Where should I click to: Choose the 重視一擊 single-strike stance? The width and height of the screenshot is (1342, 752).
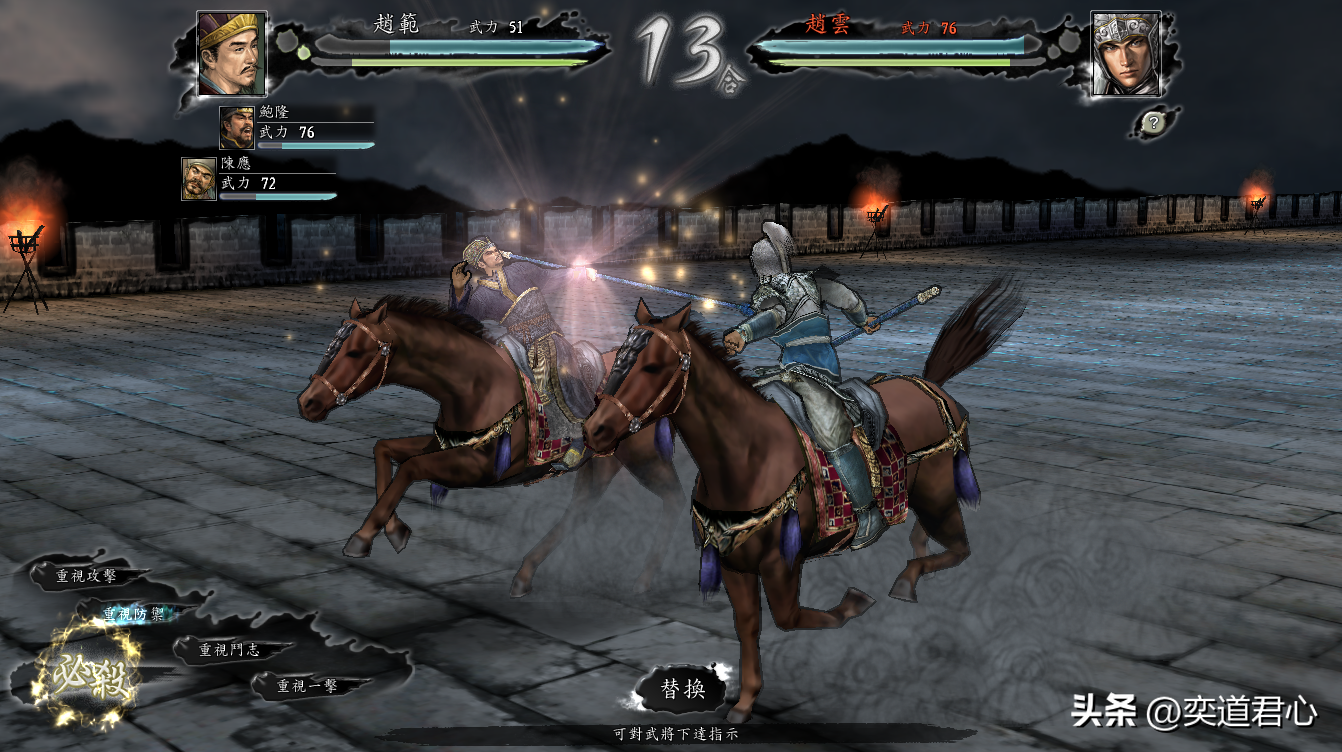pyautogui.click(x=307, y=686)
